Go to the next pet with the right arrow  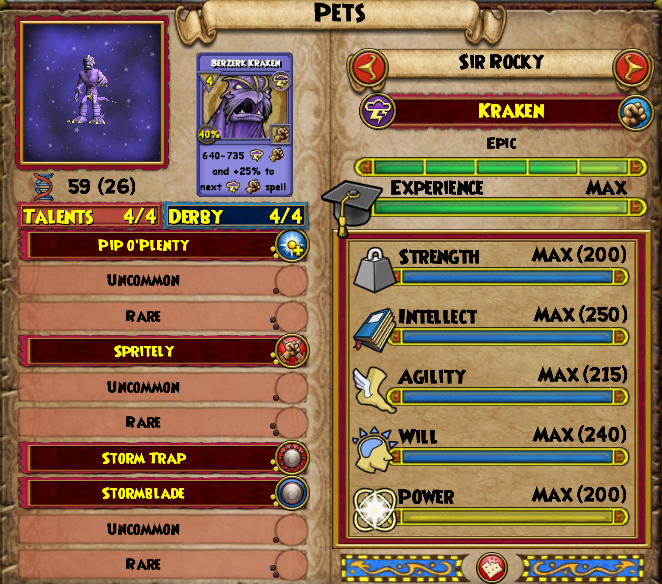point(632,68)
